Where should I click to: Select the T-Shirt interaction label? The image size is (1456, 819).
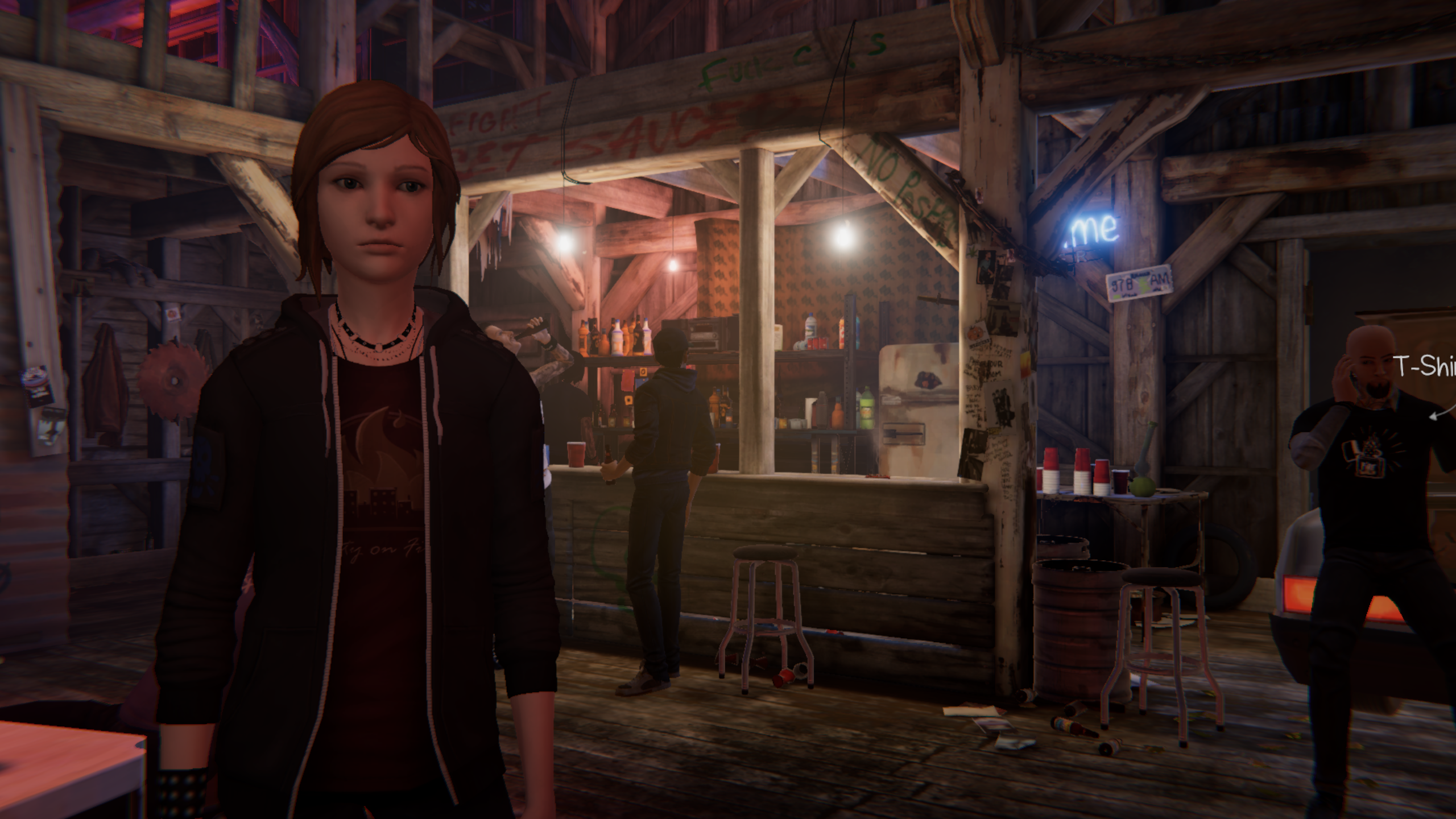click(1425, 367)
